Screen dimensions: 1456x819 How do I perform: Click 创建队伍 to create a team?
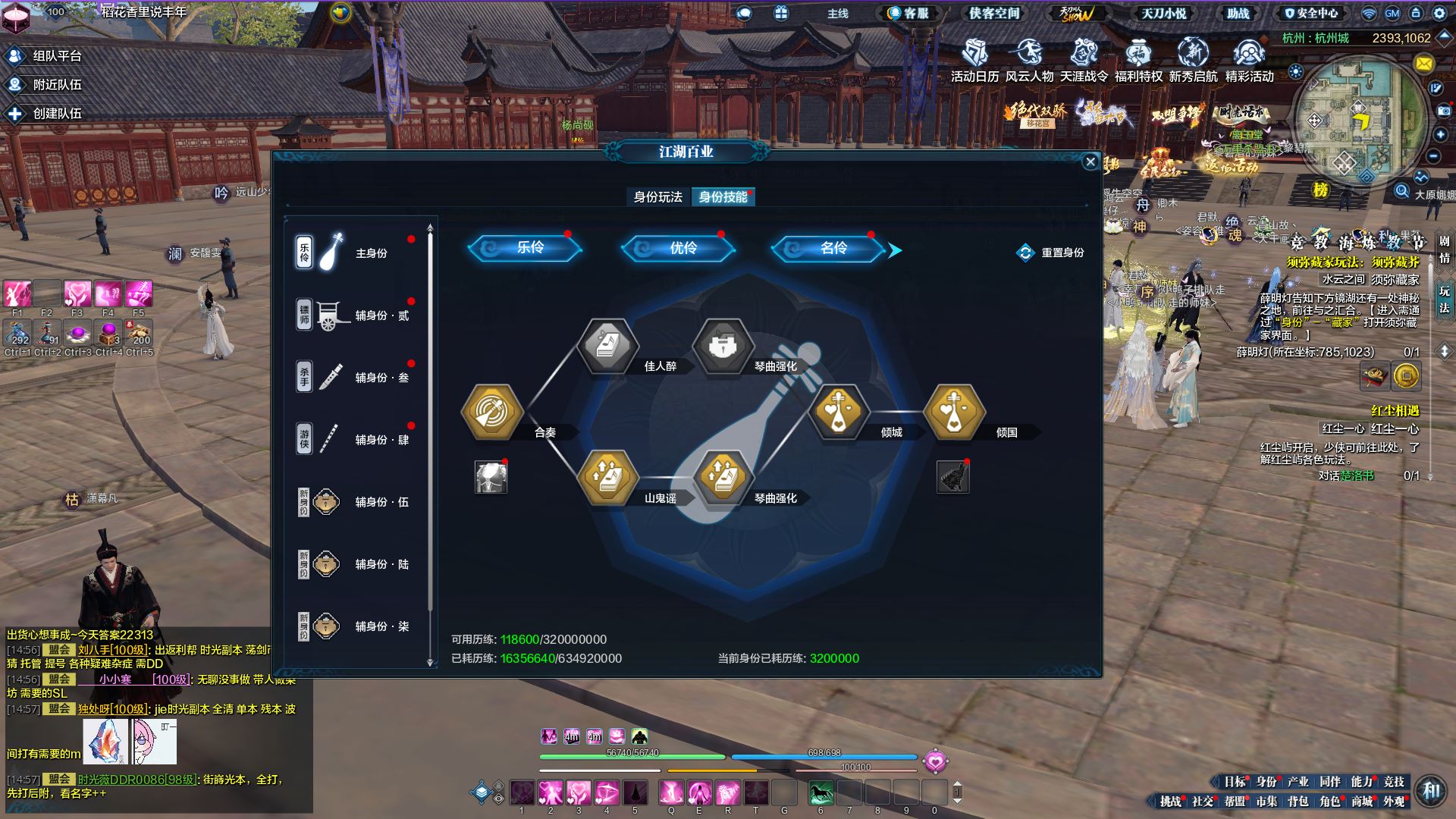coord(45,114)
